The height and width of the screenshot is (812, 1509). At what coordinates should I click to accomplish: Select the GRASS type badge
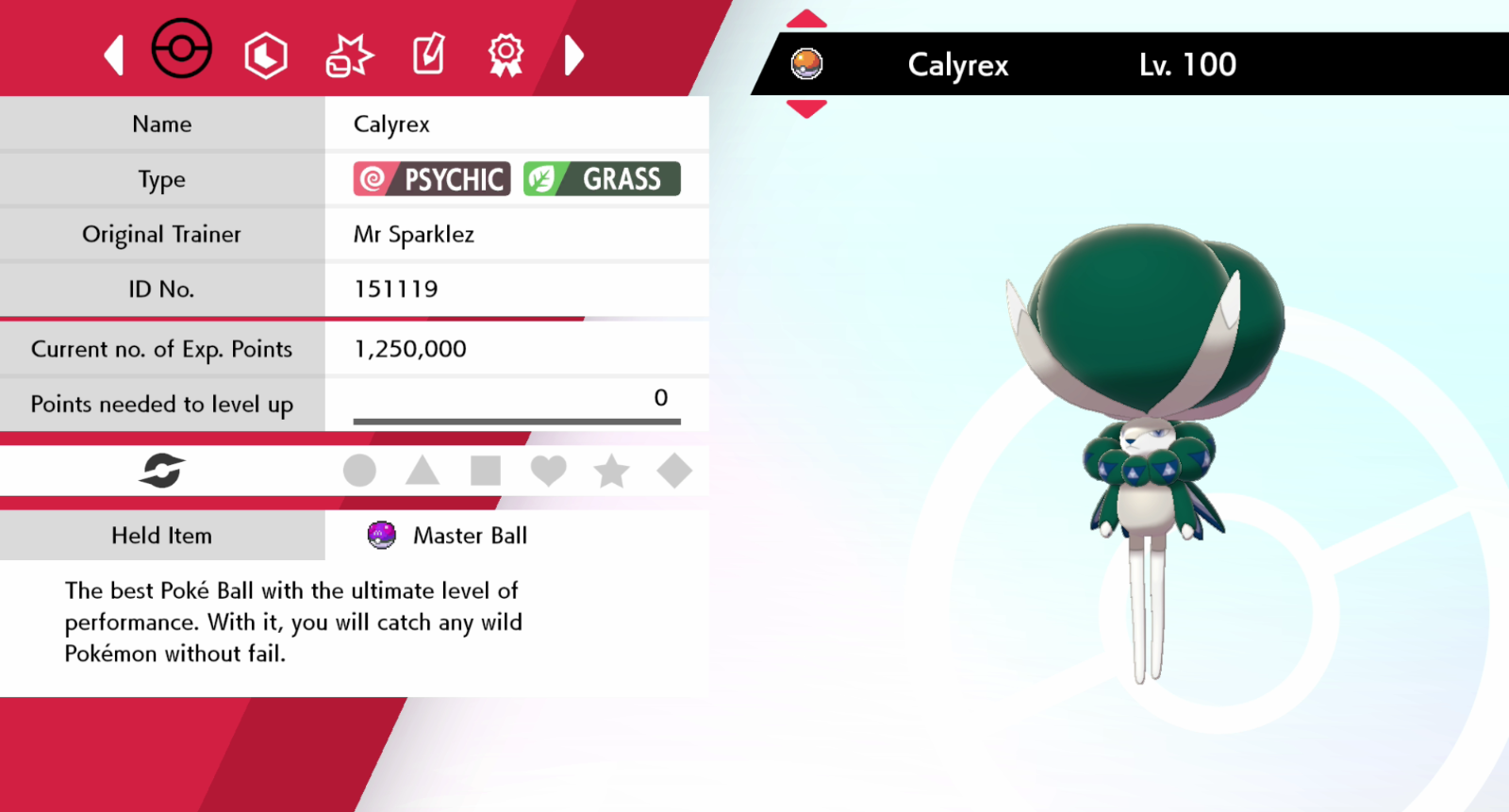(x=604, y=178)
